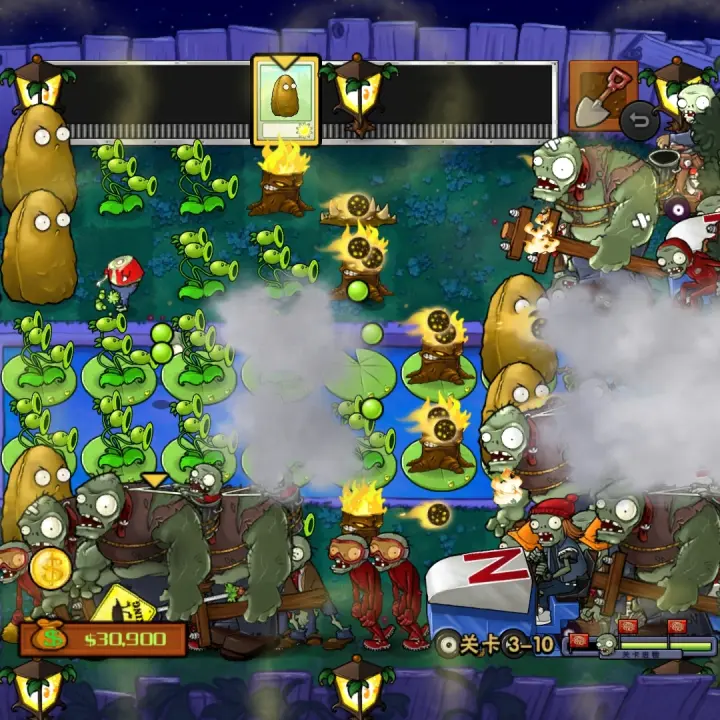
Task: Select the Wall-nut seed packet card
Action: (285, 101)
